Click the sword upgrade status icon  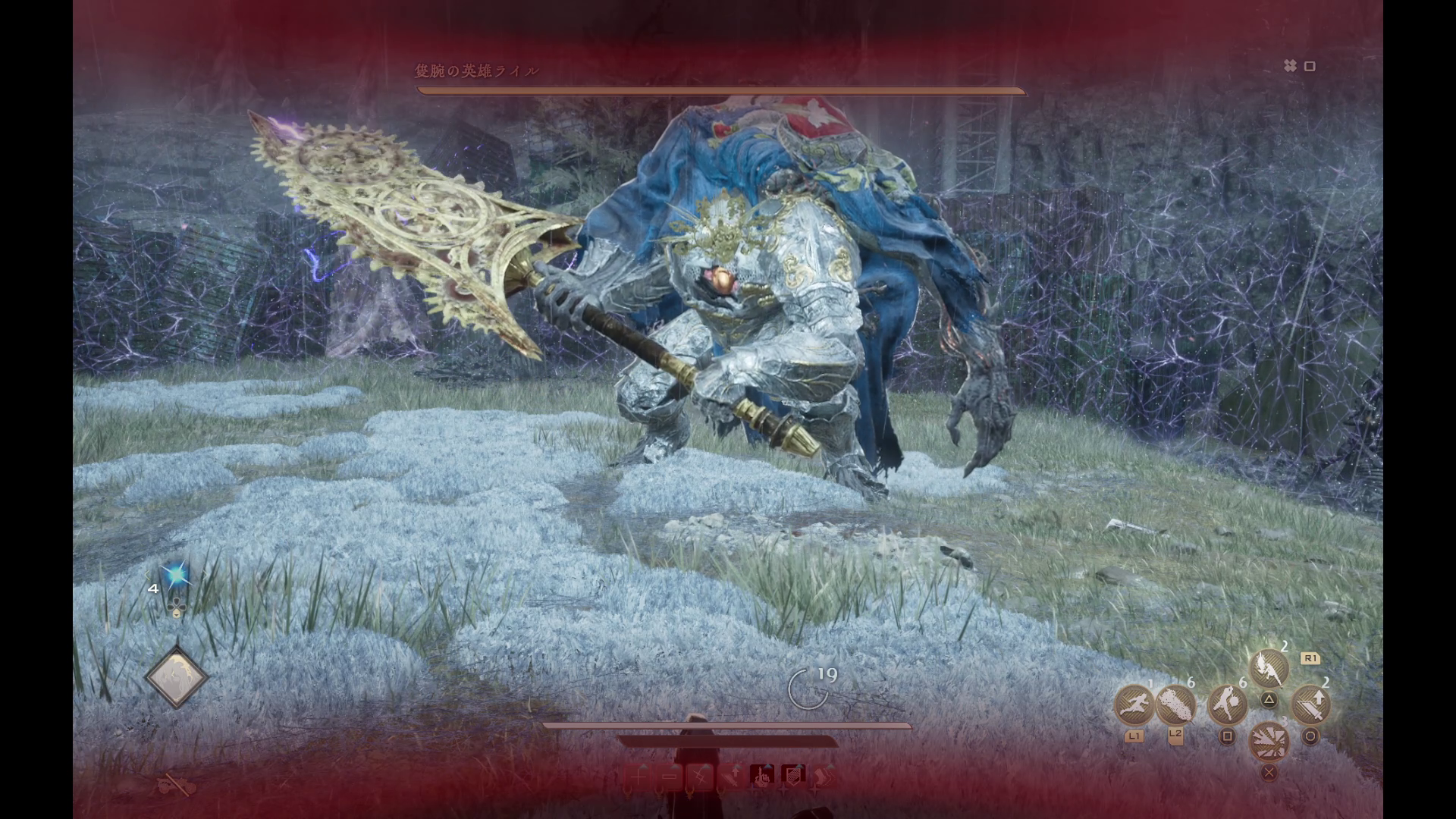click(731, 776)
